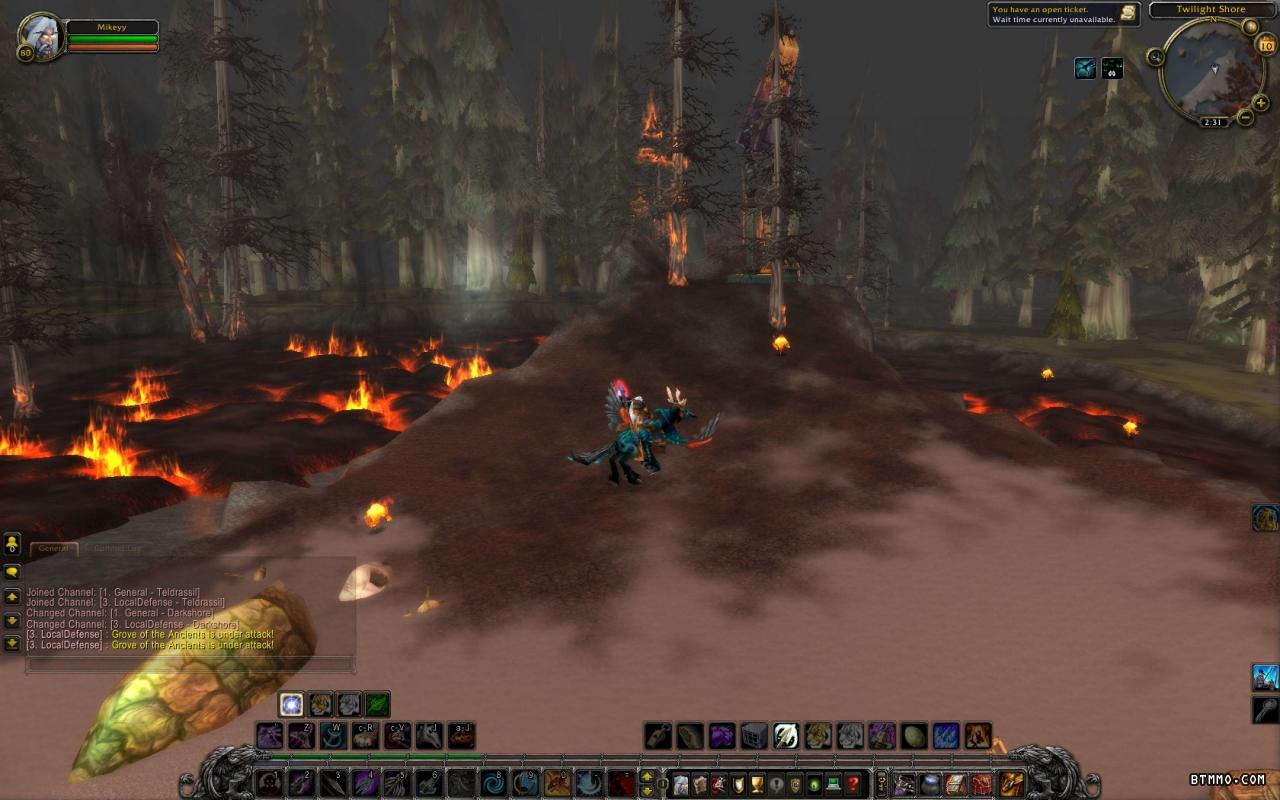Open the chat speech bubble menu
Image resolution: width=1280 pixels, height=800 pixels.
pyautogui.click(x=12, y=572)
